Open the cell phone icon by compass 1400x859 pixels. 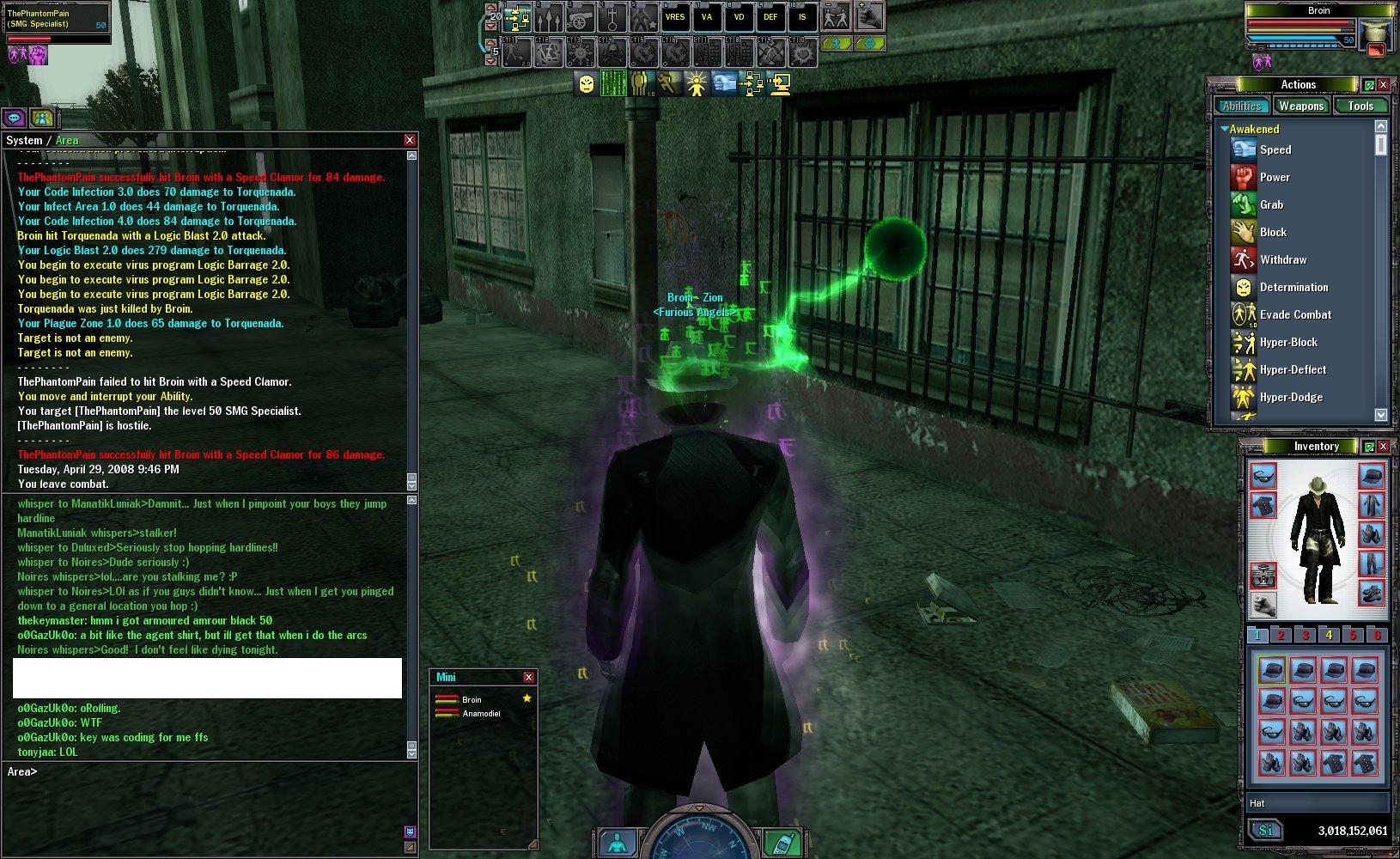coord(782,842)
